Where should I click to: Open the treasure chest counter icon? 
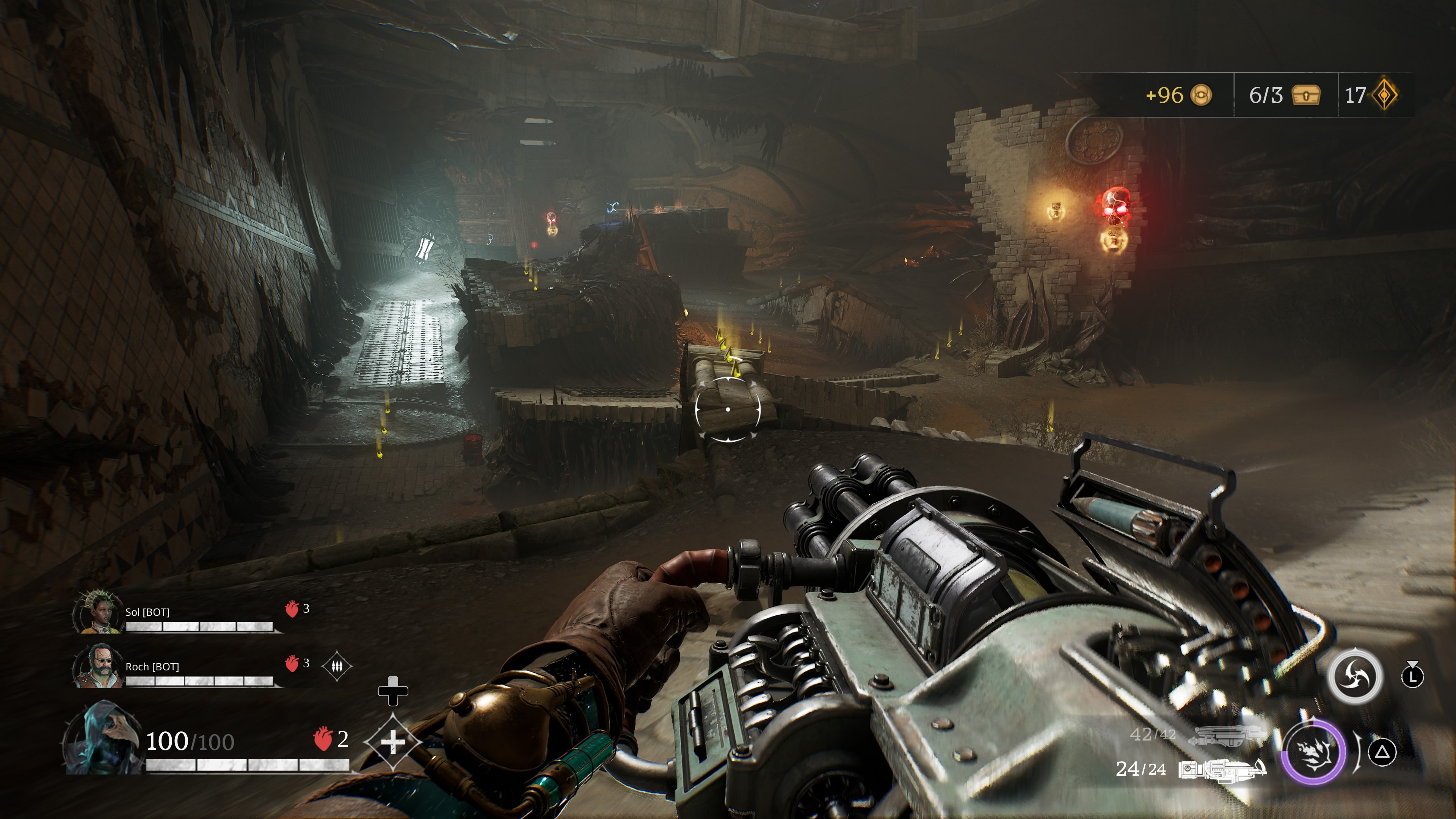tap(1305, 95)
